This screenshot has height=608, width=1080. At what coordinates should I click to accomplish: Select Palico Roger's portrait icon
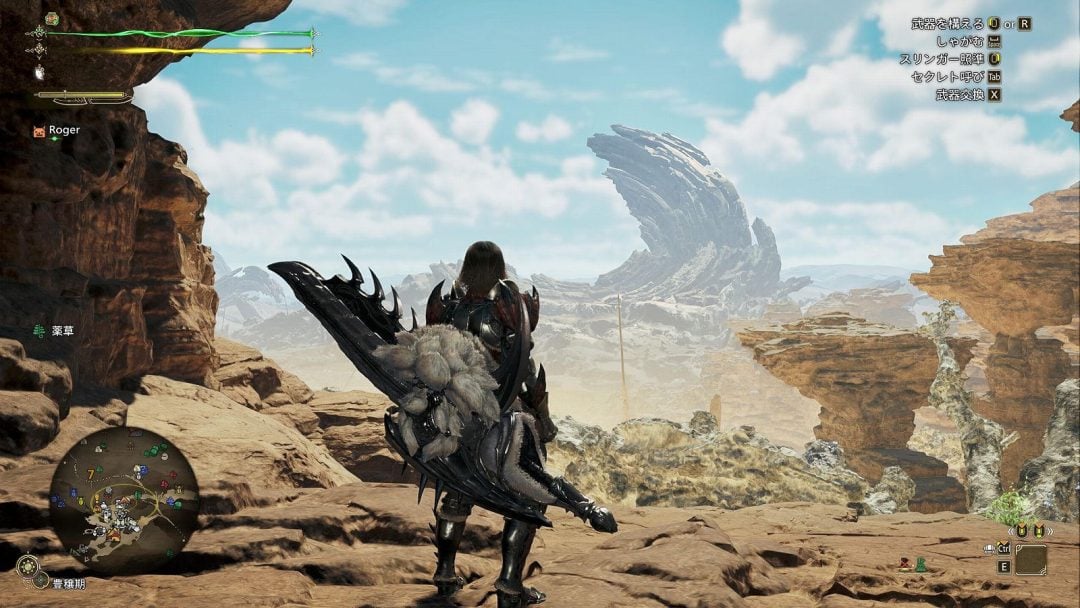point(39,131)
